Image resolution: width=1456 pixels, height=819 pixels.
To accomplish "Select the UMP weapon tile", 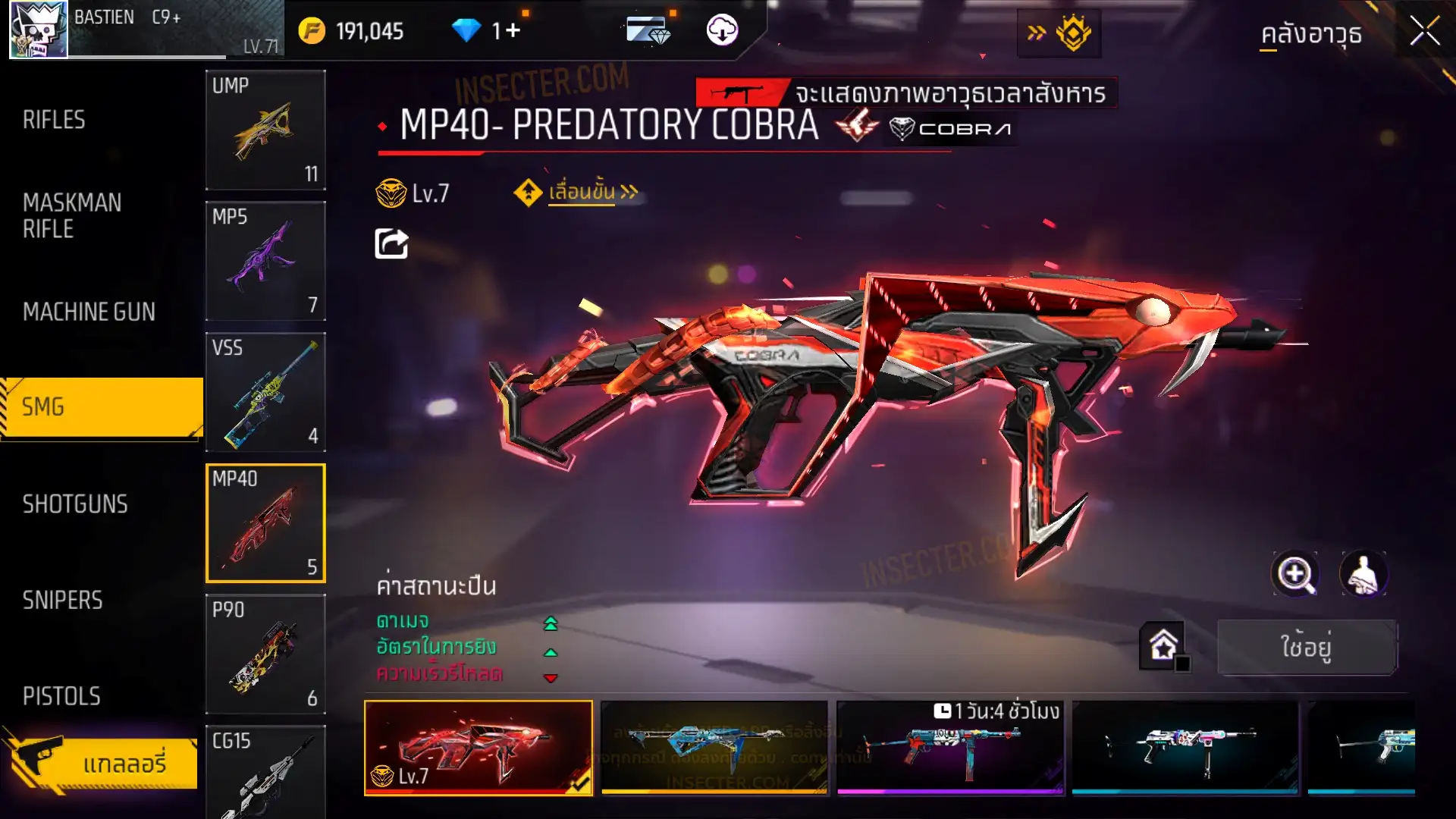I will coord(265,130).
